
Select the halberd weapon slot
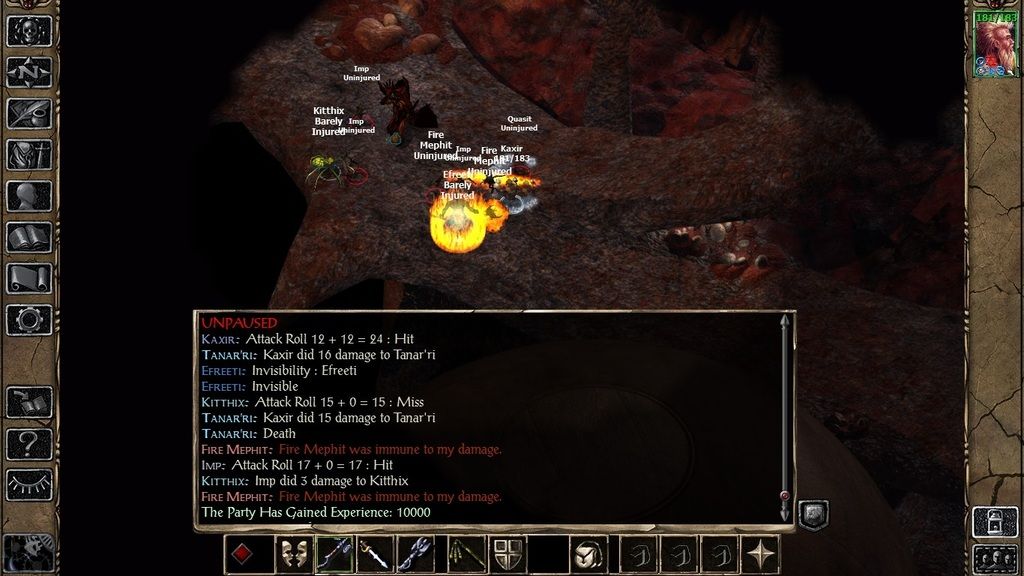point(334,554)
